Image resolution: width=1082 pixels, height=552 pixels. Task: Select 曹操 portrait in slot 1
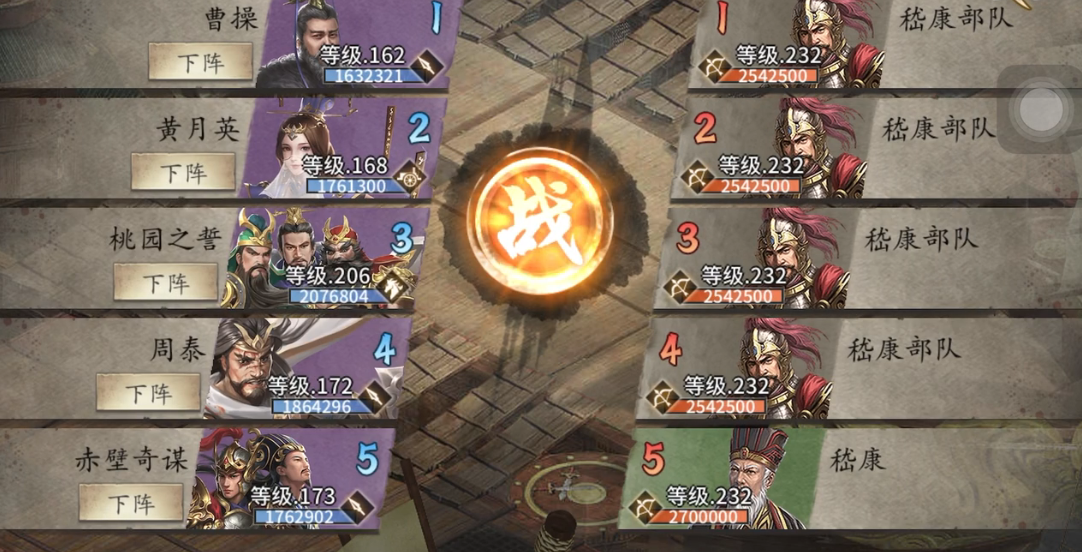[x=305, y=45]
